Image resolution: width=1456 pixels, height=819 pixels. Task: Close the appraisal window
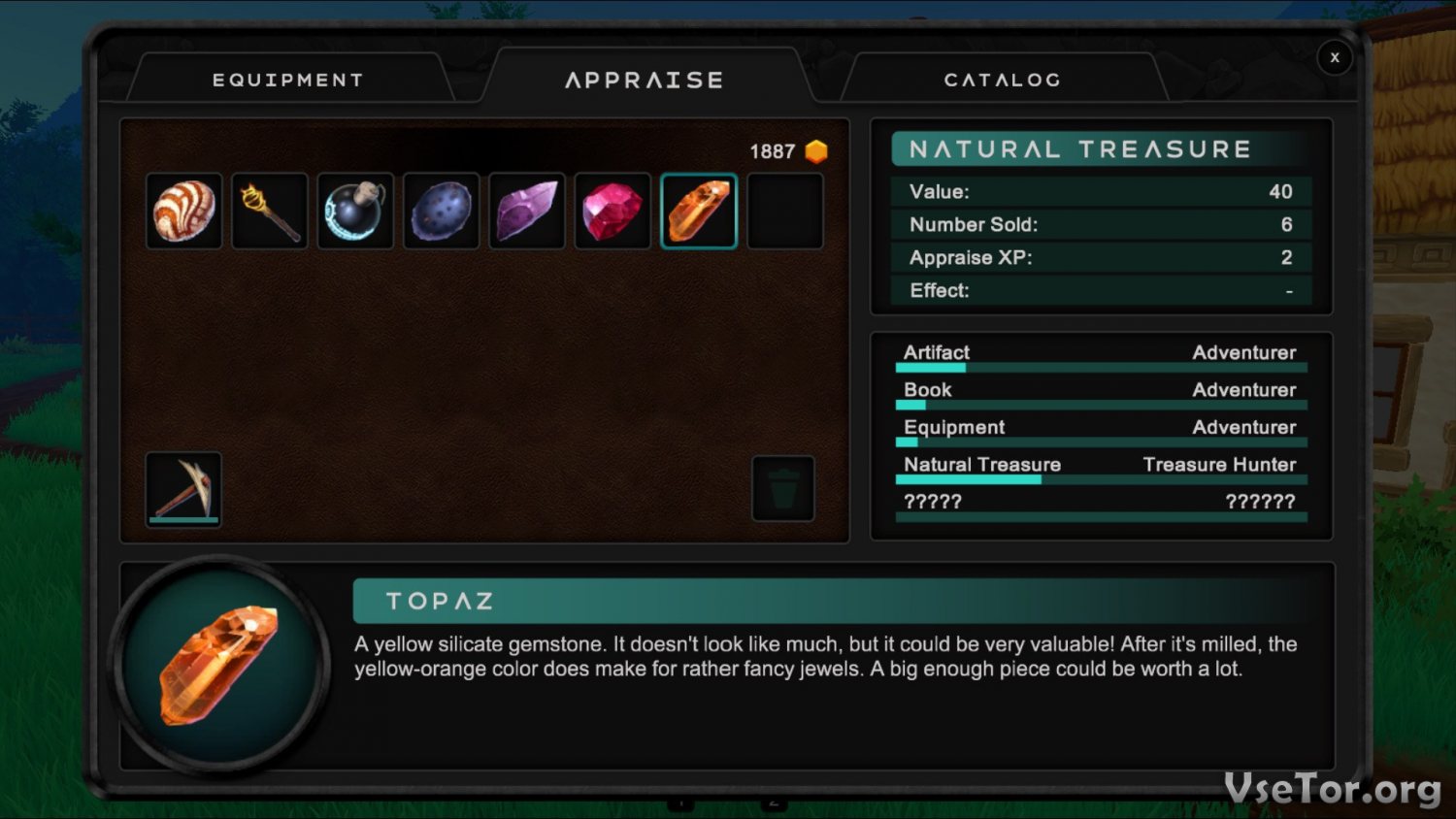coord(1335,58)
